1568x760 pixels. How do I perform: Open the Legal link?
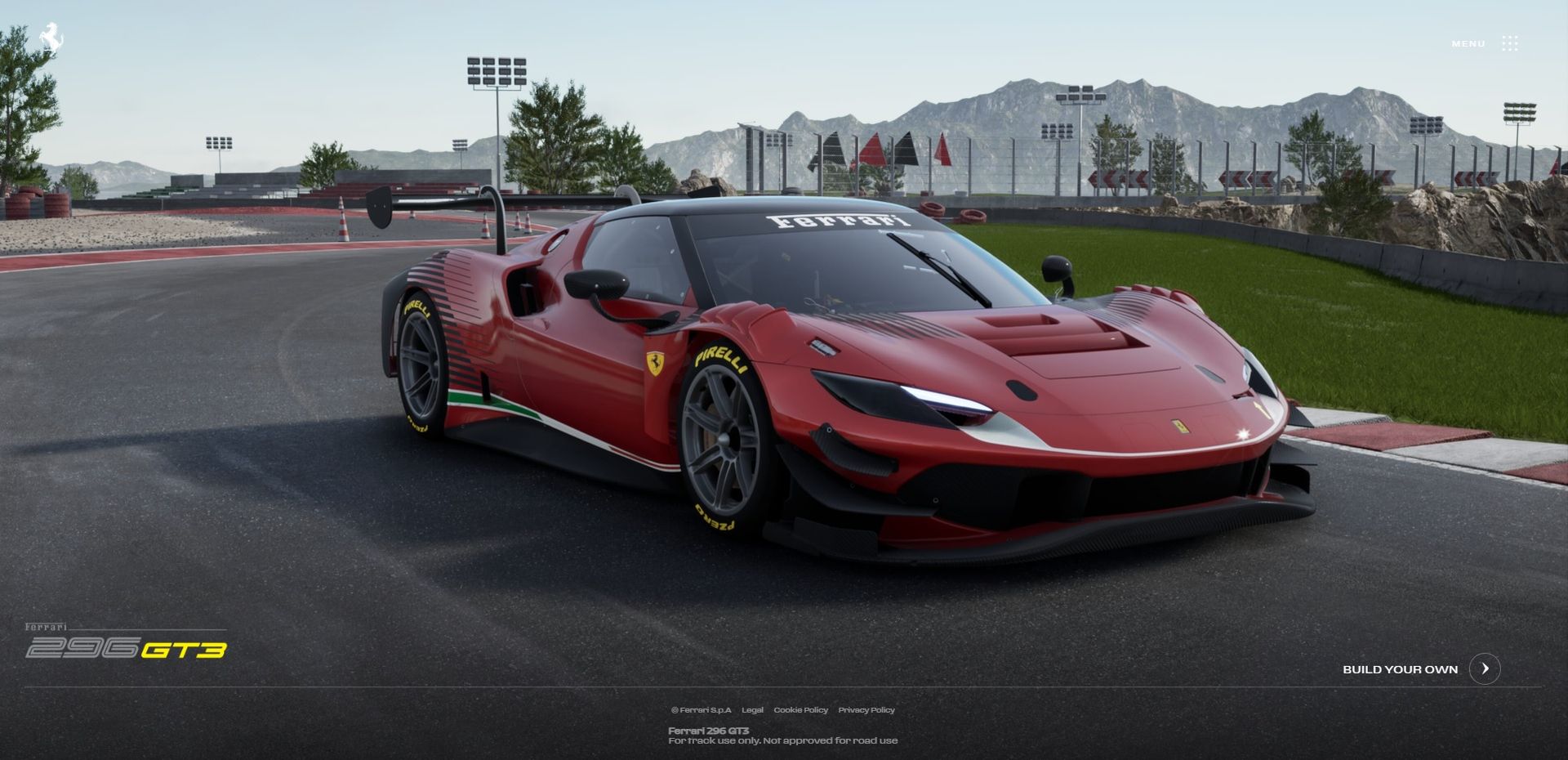pos(752,710)
